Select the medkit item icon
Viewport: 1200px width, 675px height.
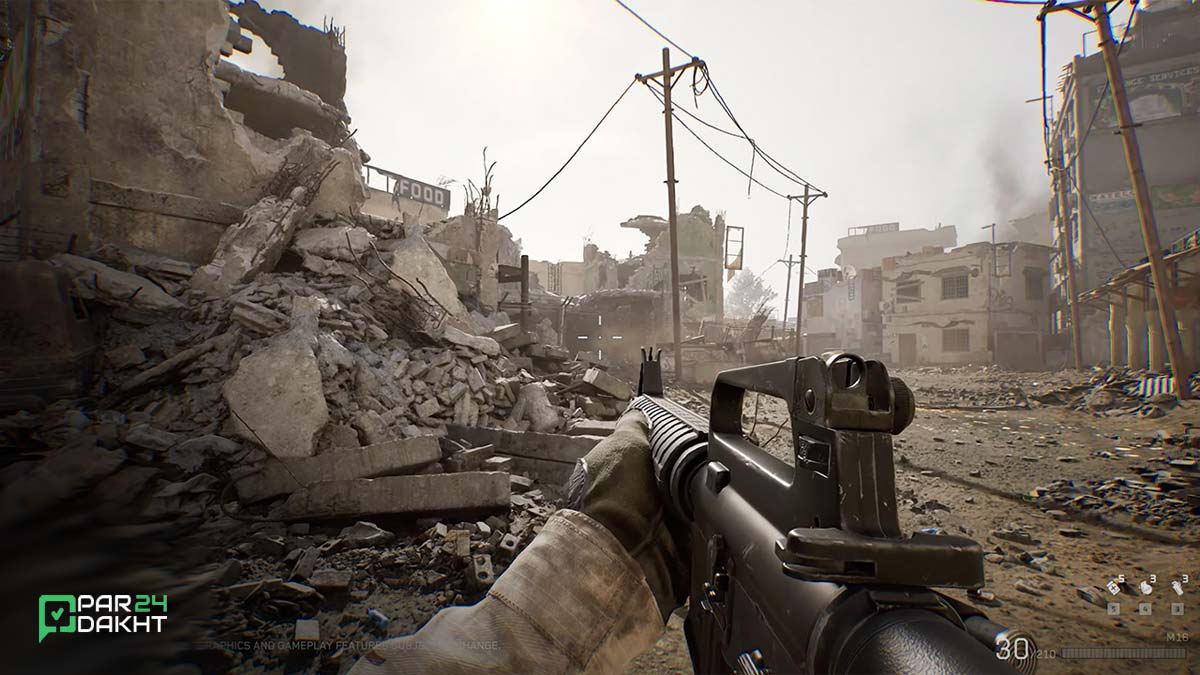(x=1113, y=587)
